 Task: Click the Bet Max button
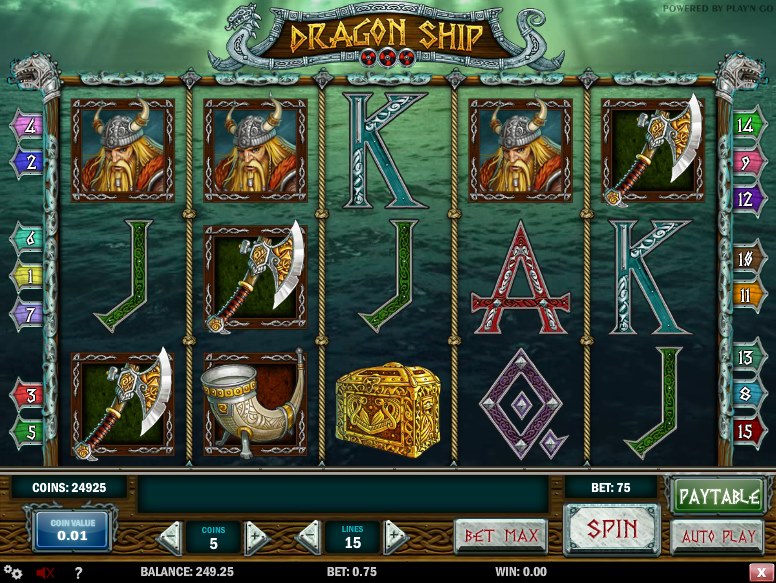(500, 535)
